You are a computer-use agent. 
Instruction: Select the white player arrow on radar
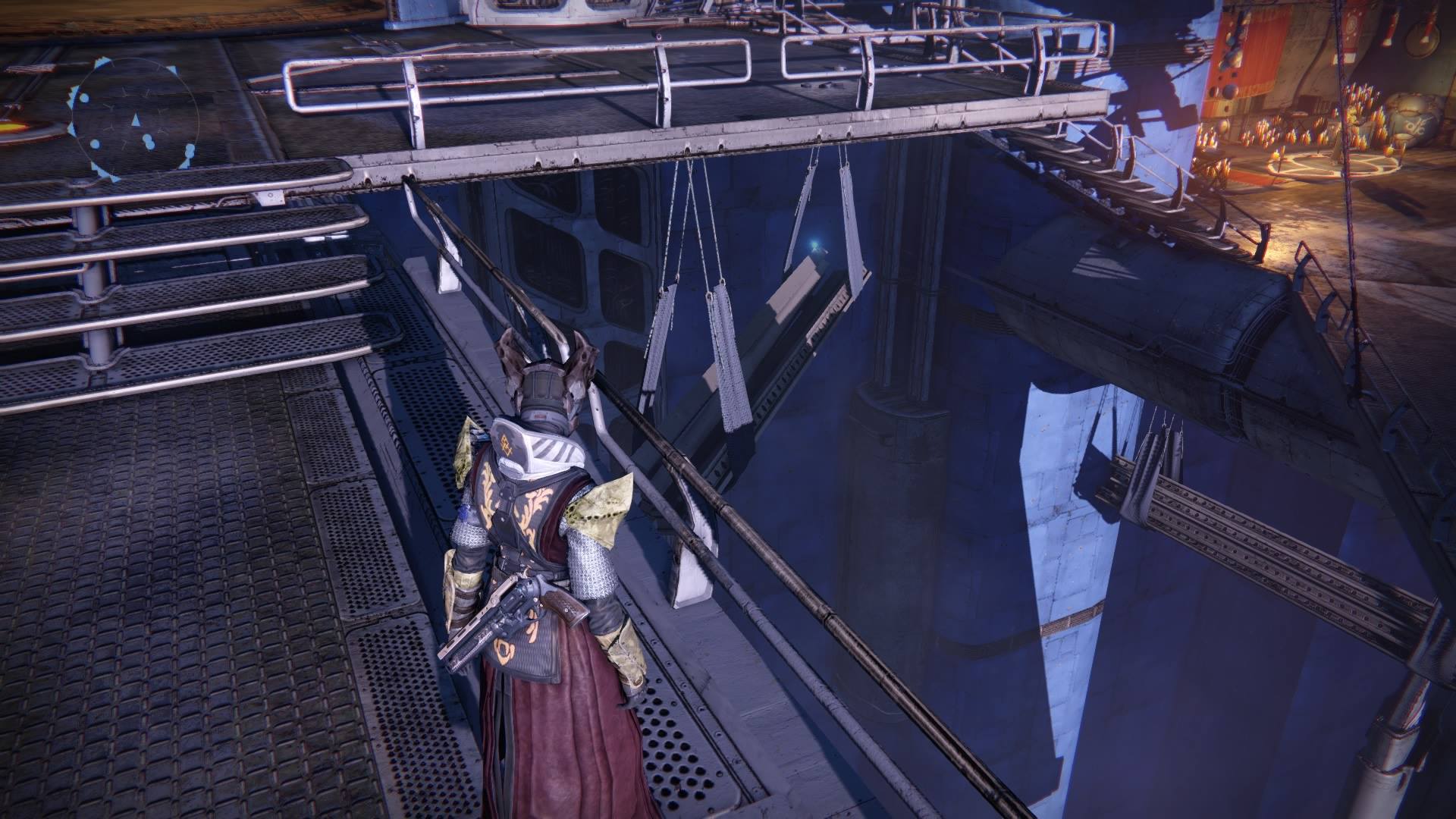(x=136, y=119)
